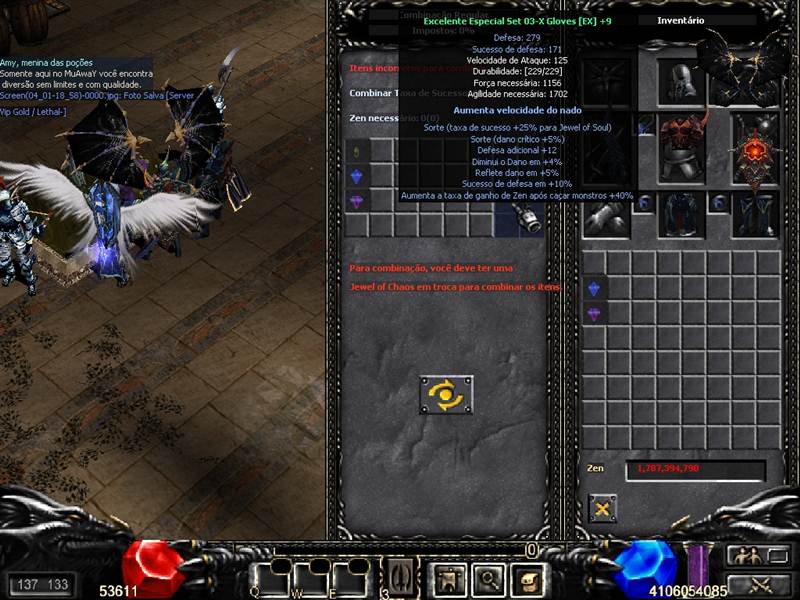Select the purple jewel in the inventory grid
The width and height of the screenshot is (800, 600).
pyautogui.click(x=594, y=314)
